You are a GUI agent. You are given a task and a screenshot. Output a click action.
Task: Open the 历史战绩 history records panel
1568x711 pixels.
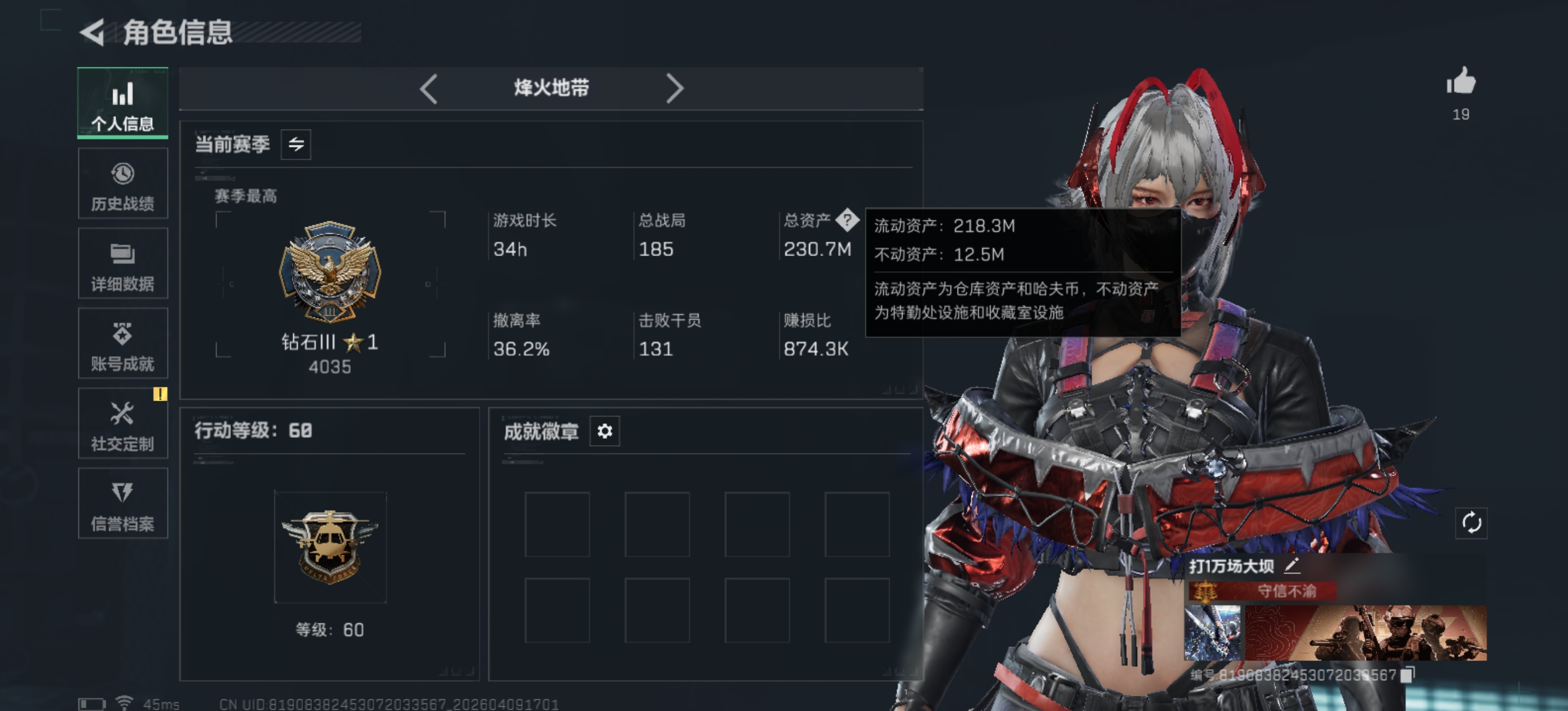[x=123, y=184]
